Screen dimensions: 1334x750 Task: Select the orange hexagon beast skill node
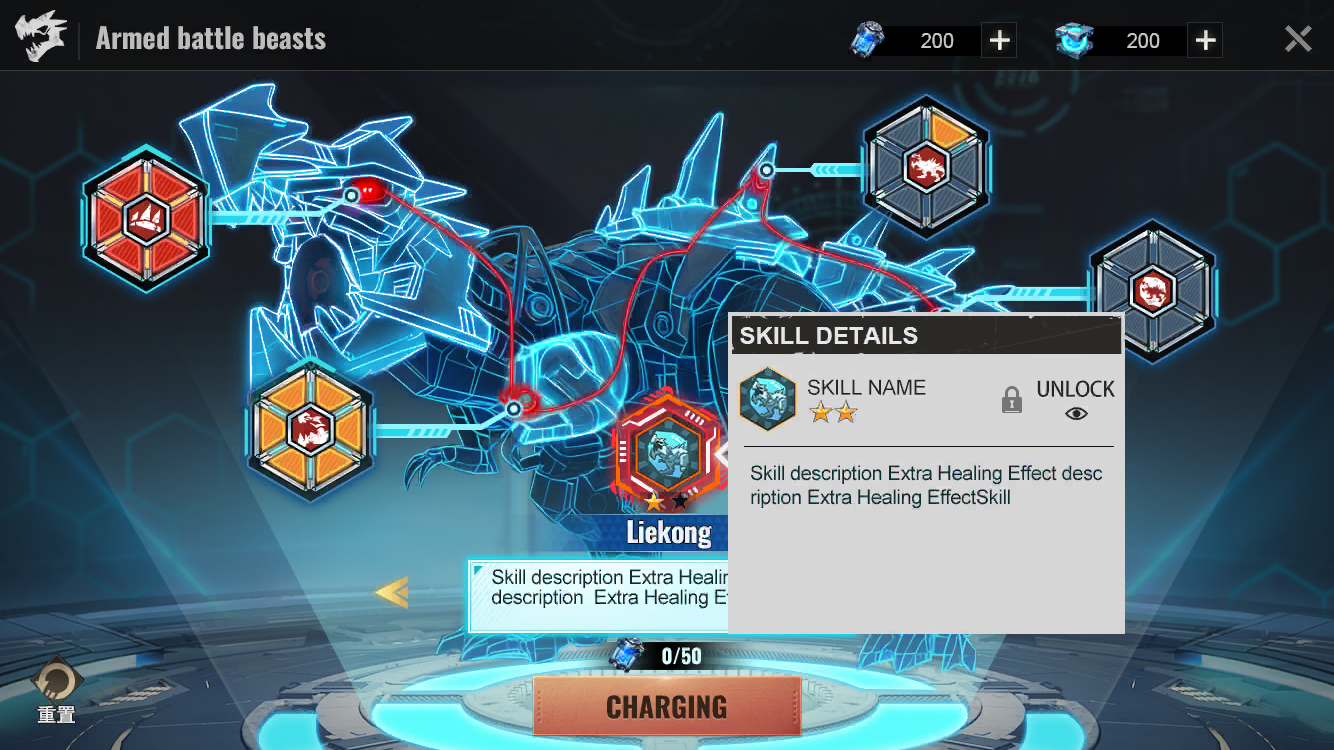(310, 430)
